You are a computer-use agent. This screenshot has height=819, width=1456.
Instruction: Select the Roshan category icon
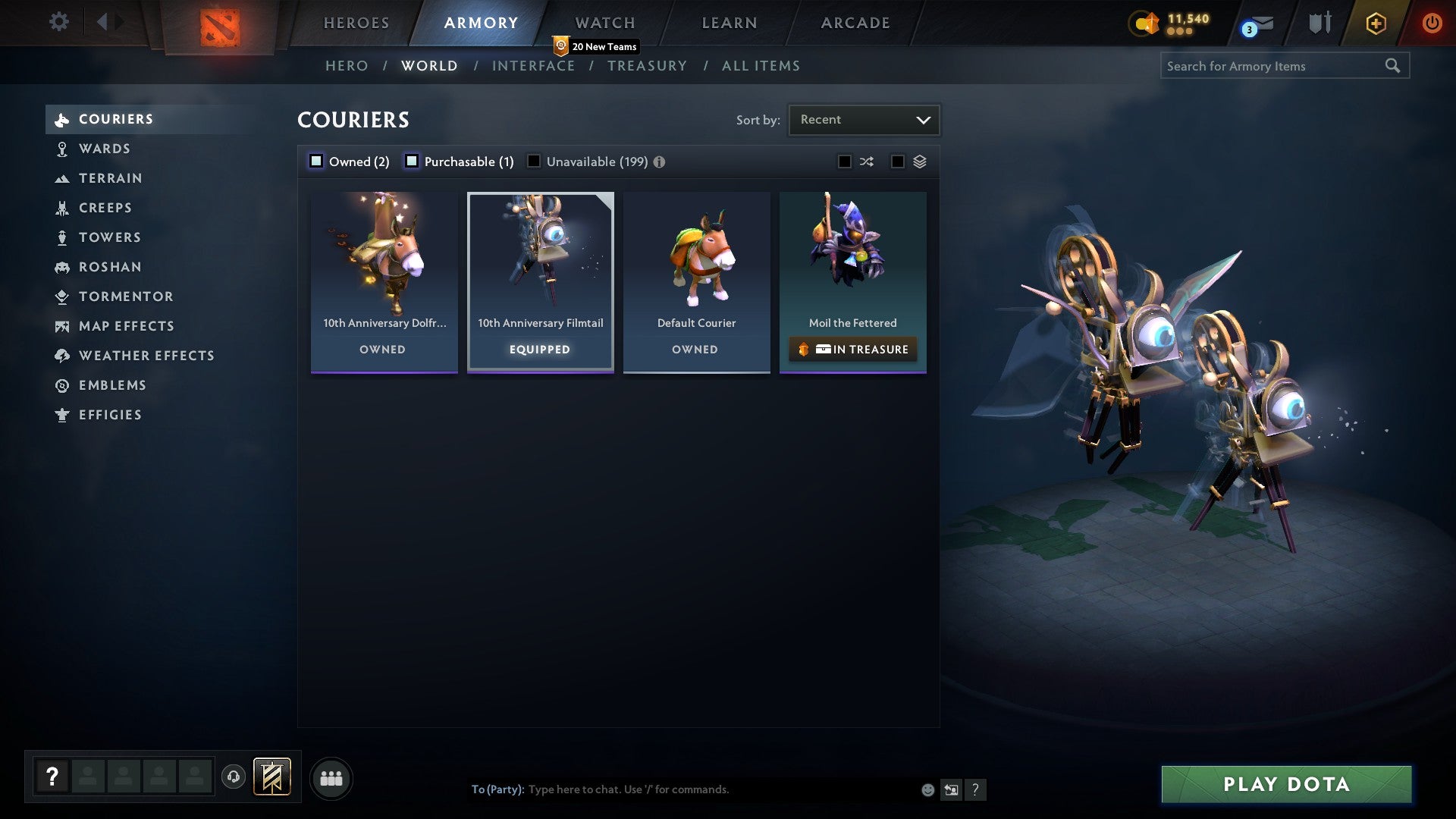[61, 267]
